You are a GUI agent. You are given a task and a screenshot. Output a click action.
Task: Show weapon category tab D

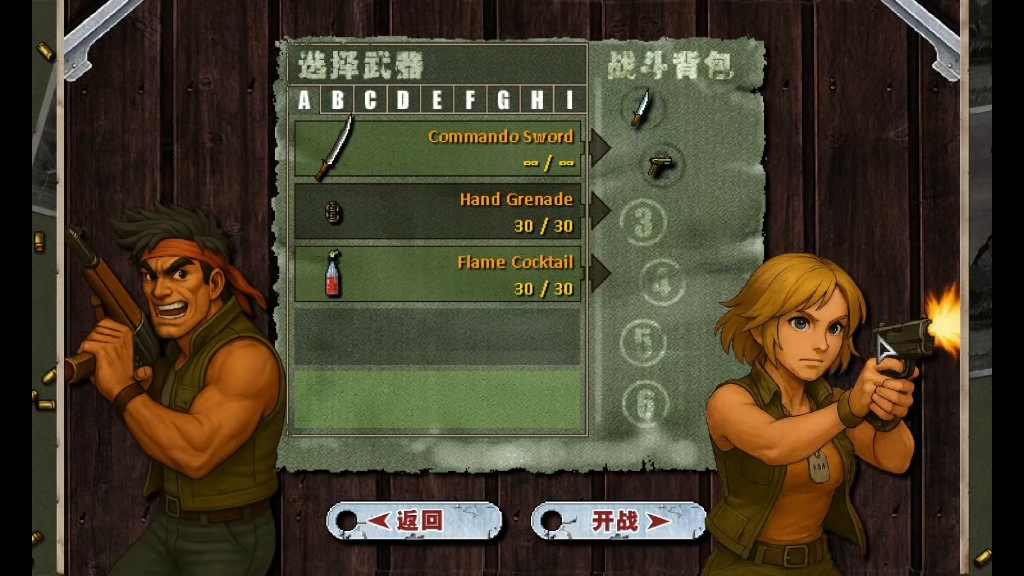(x=404, y=100)
